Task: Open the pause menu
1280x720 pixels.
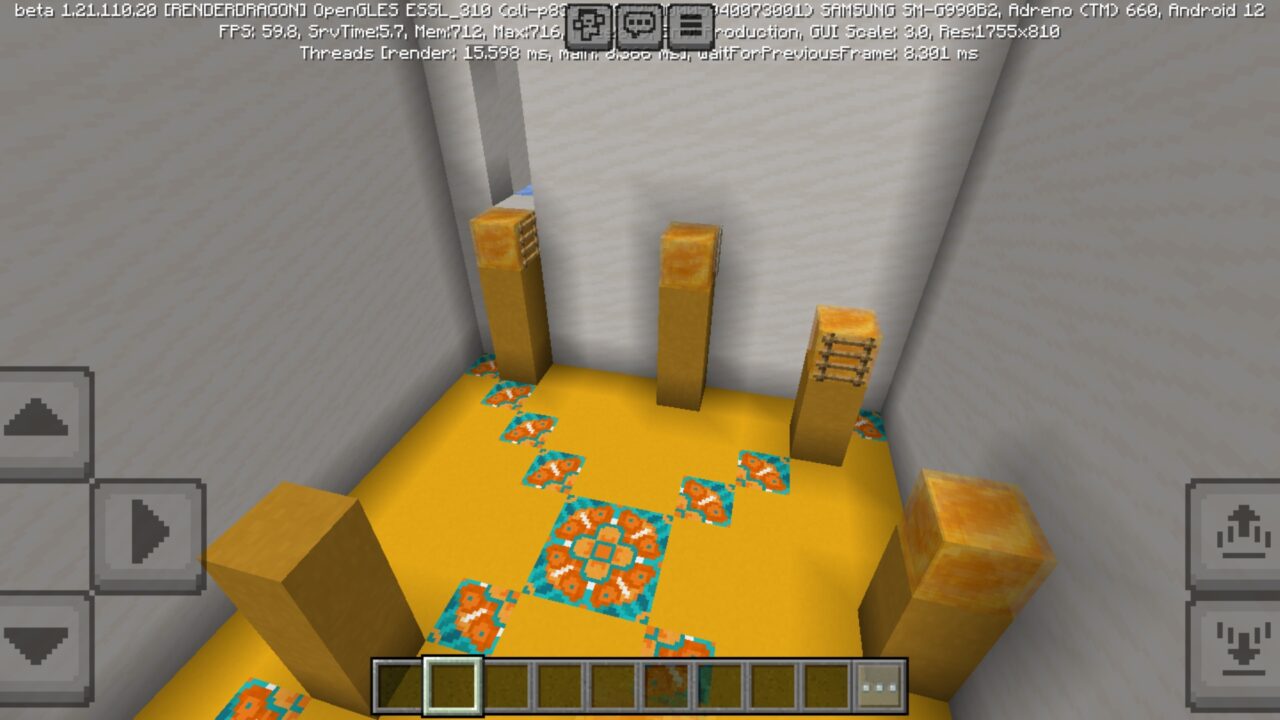Action: [x=690, y=27]
